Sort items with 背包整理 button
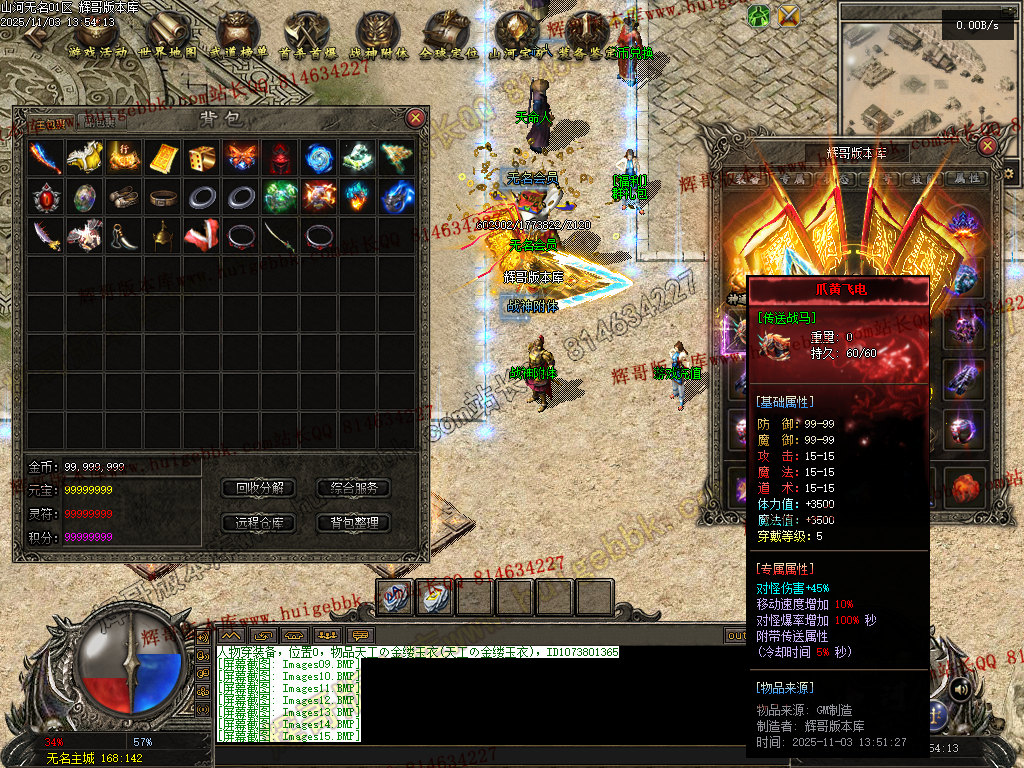The width and height of the screenshot is (1024, 768). (353, 522)
